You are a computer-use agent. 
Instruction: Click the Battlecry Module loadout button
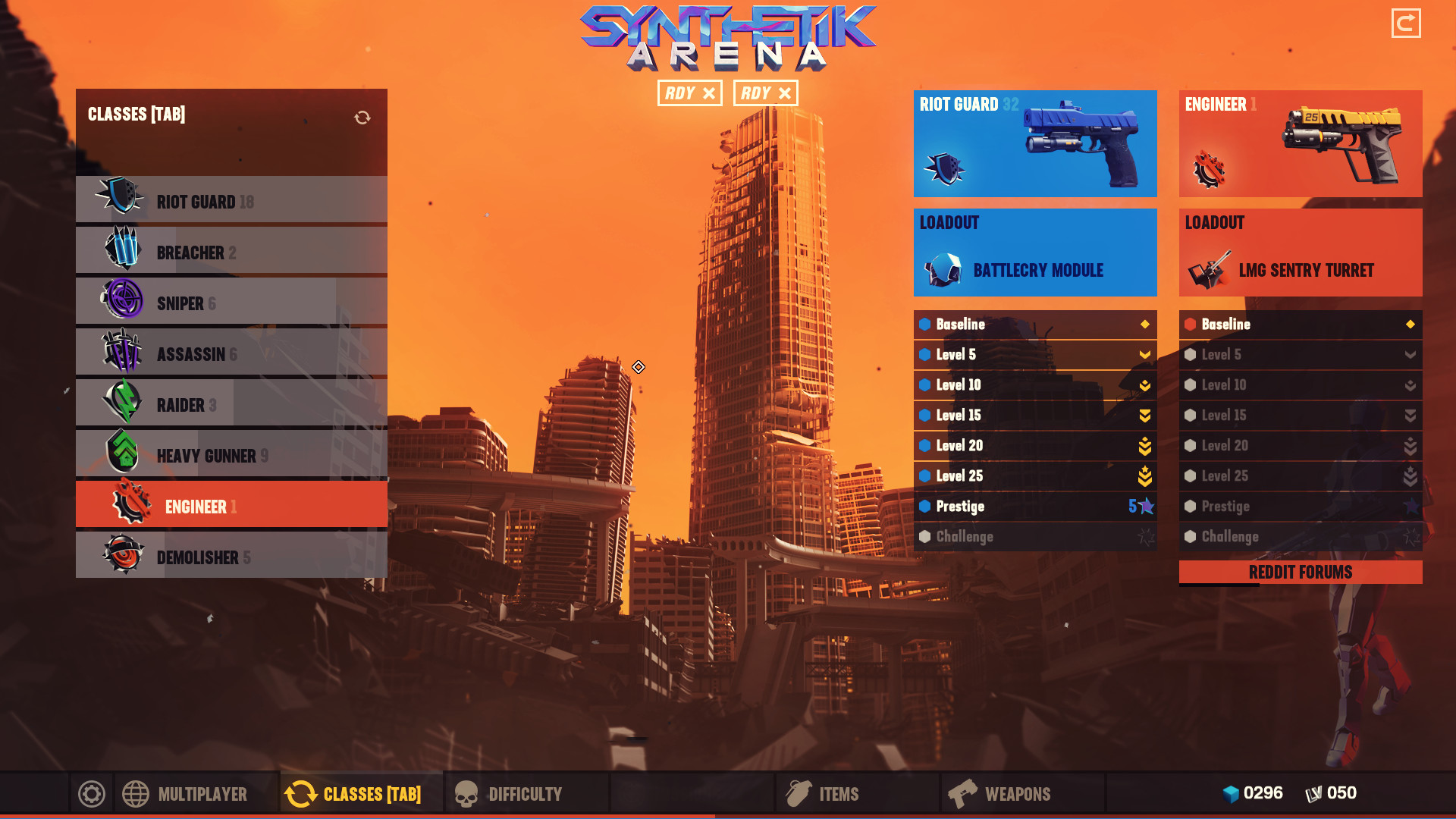click(1035, 269)
